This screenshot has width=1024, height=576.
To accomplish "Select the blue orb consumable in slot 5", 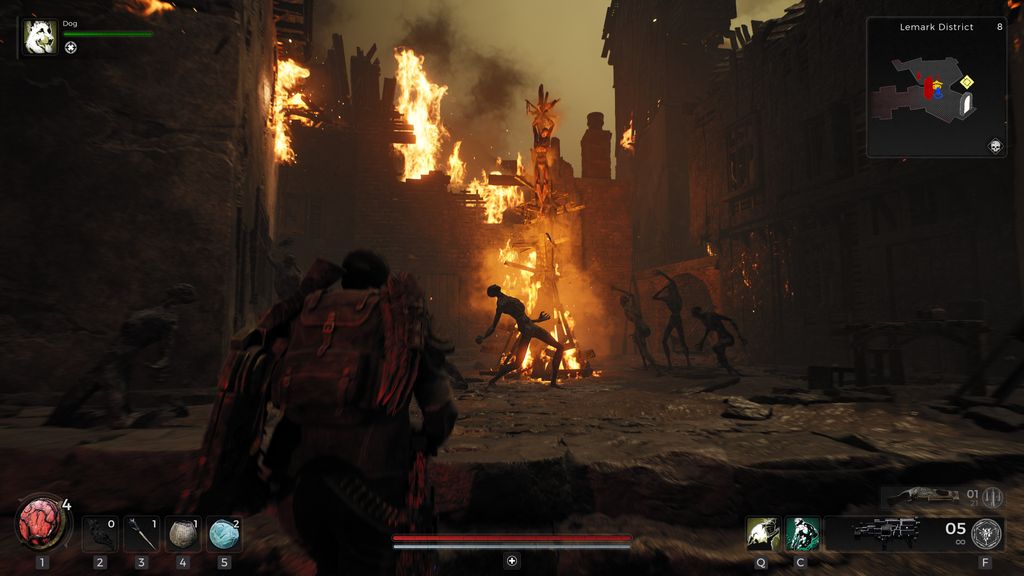I will pos(224,534).
